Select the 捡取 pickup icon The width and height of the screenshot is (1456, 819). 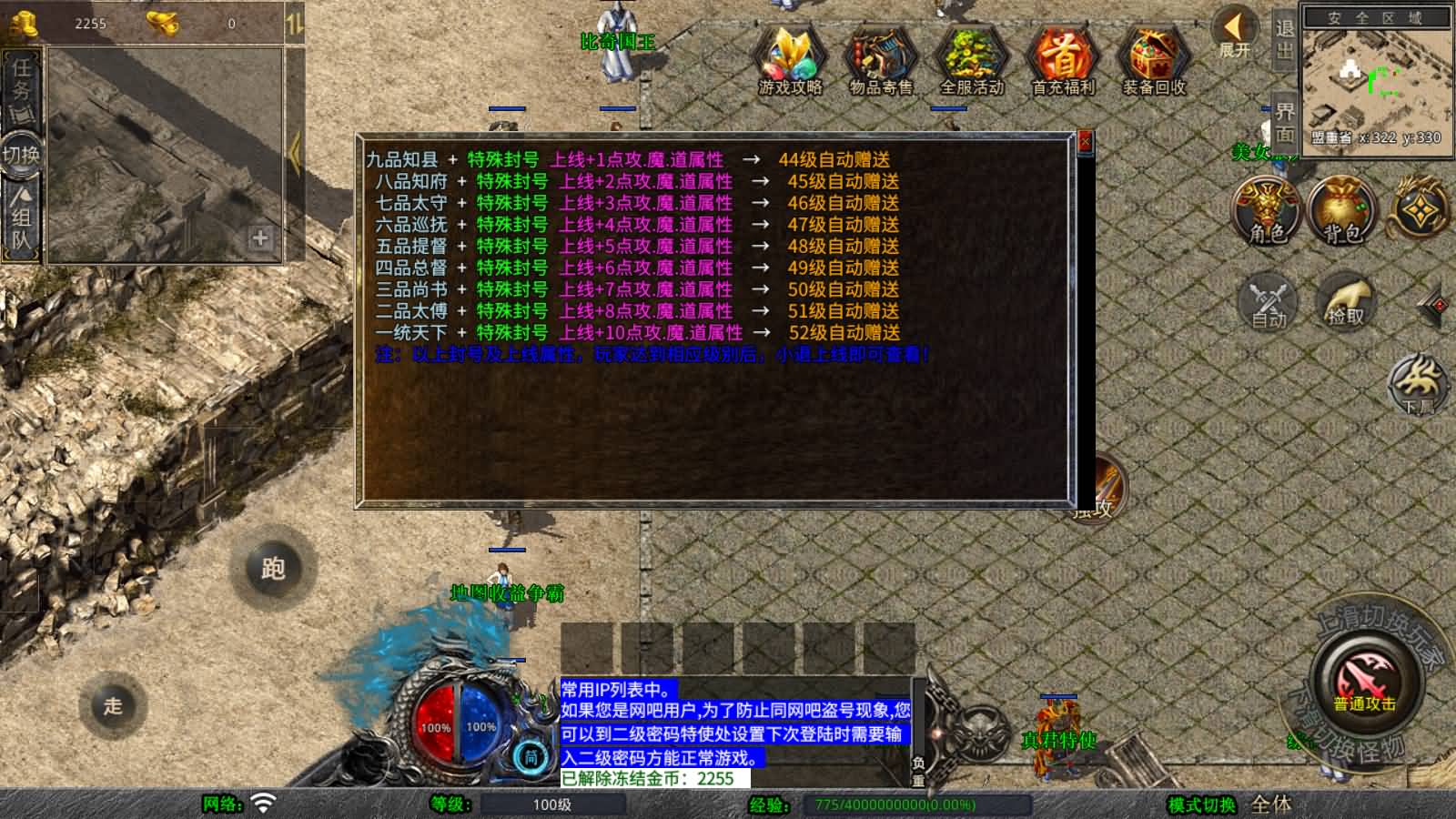[1347, 300]
